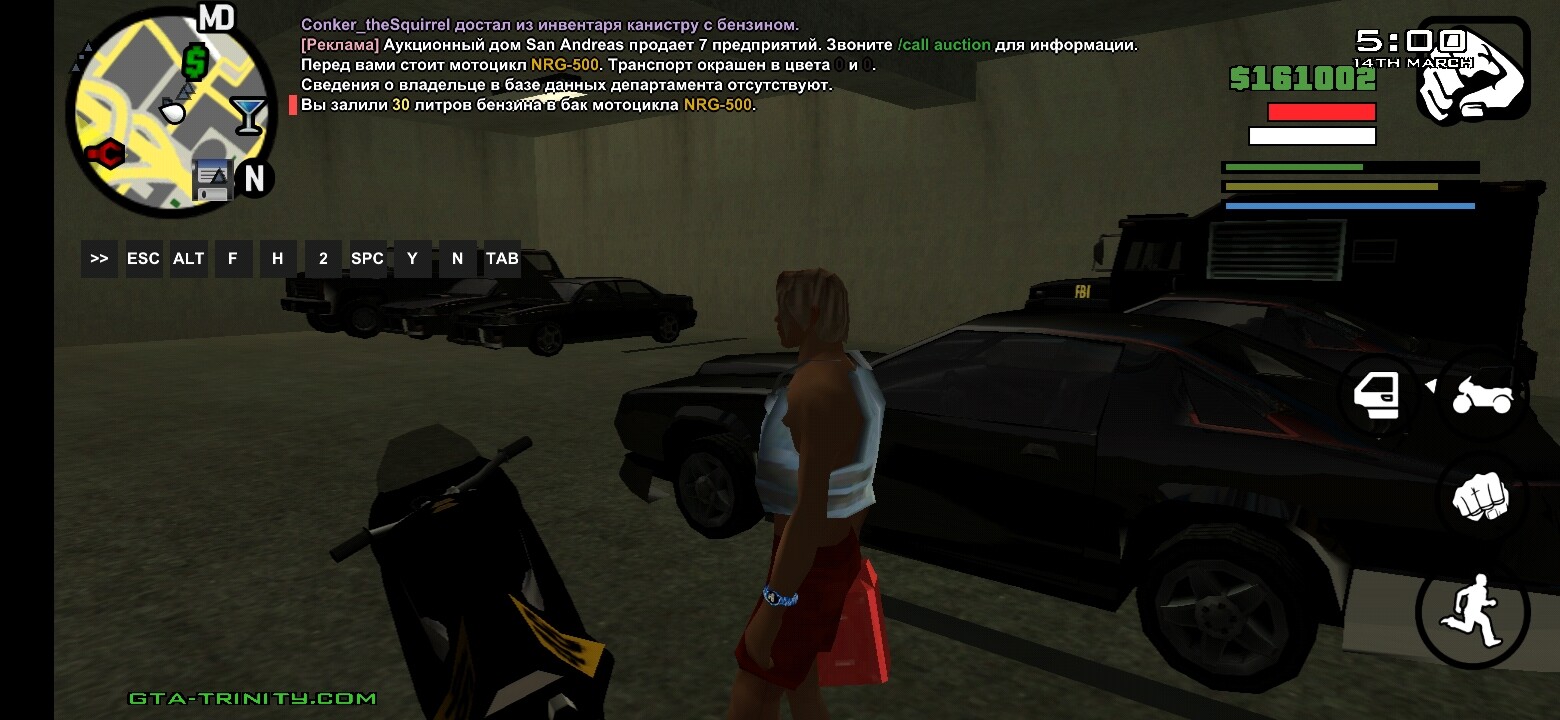Tap the save disk icon on the minimap
1560x720 pixels.
point(212,179)
